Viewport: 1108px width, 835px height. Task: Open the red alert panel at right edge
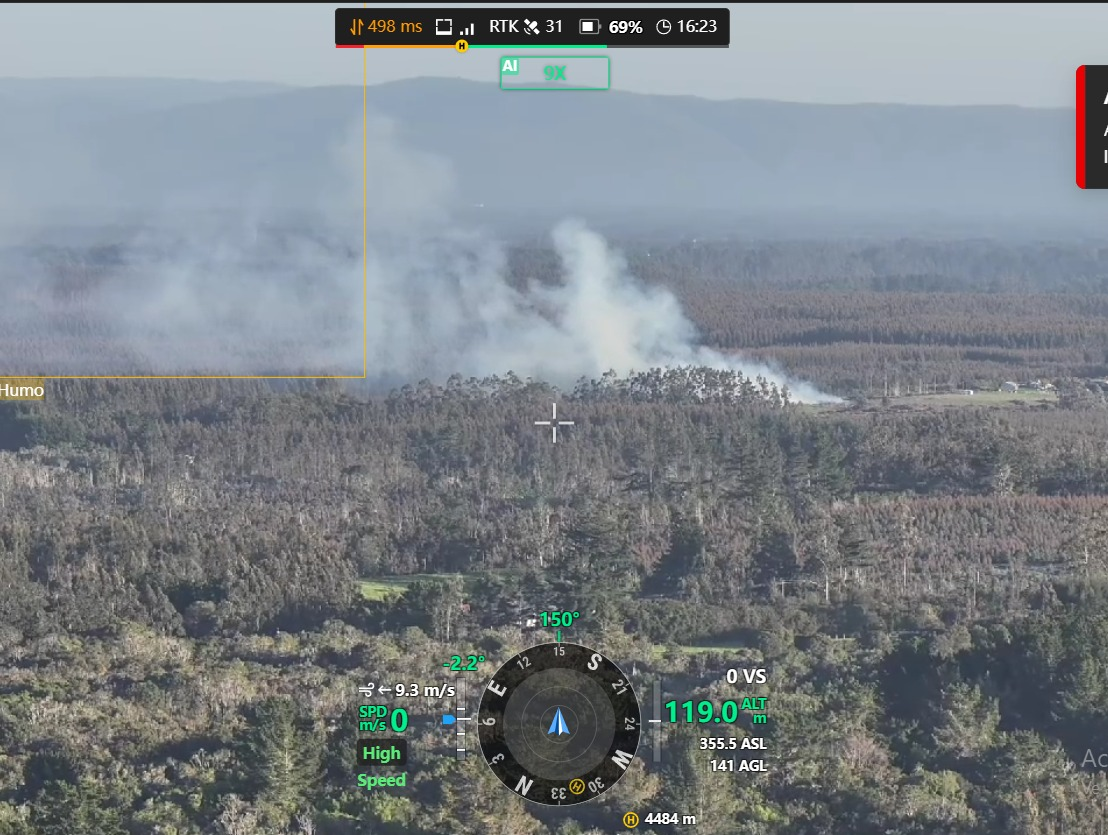tap(1093, 127)
